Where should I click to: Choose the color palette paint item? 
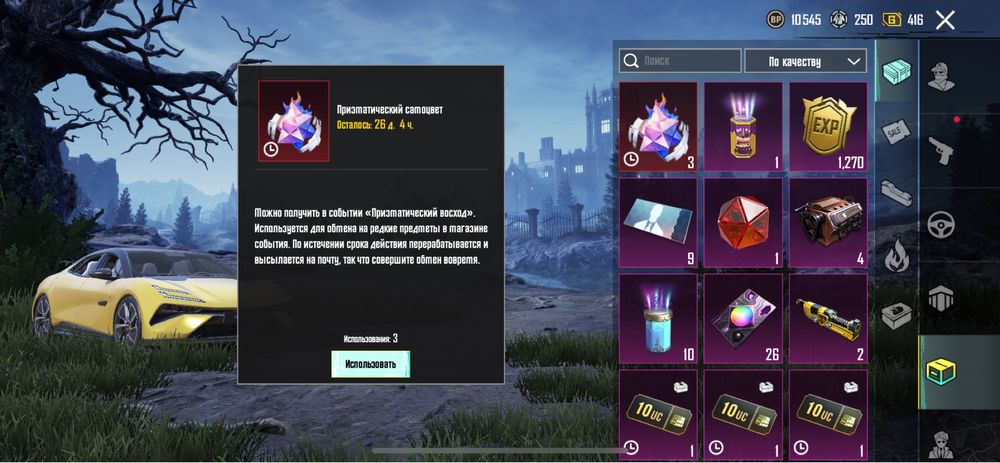[743, 318]
